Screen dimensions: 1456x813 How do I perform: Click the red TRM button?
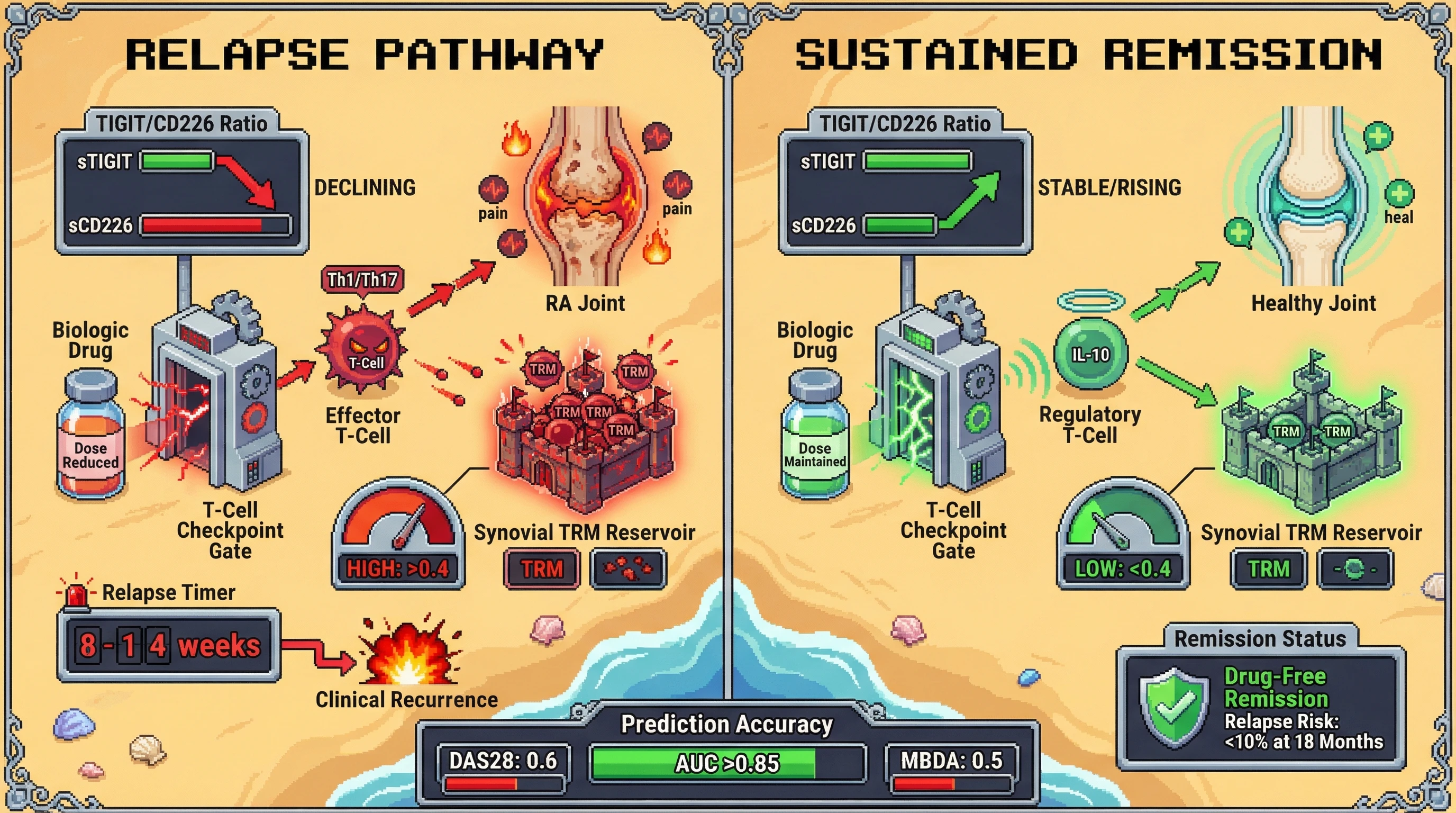(x=541, y=568)
